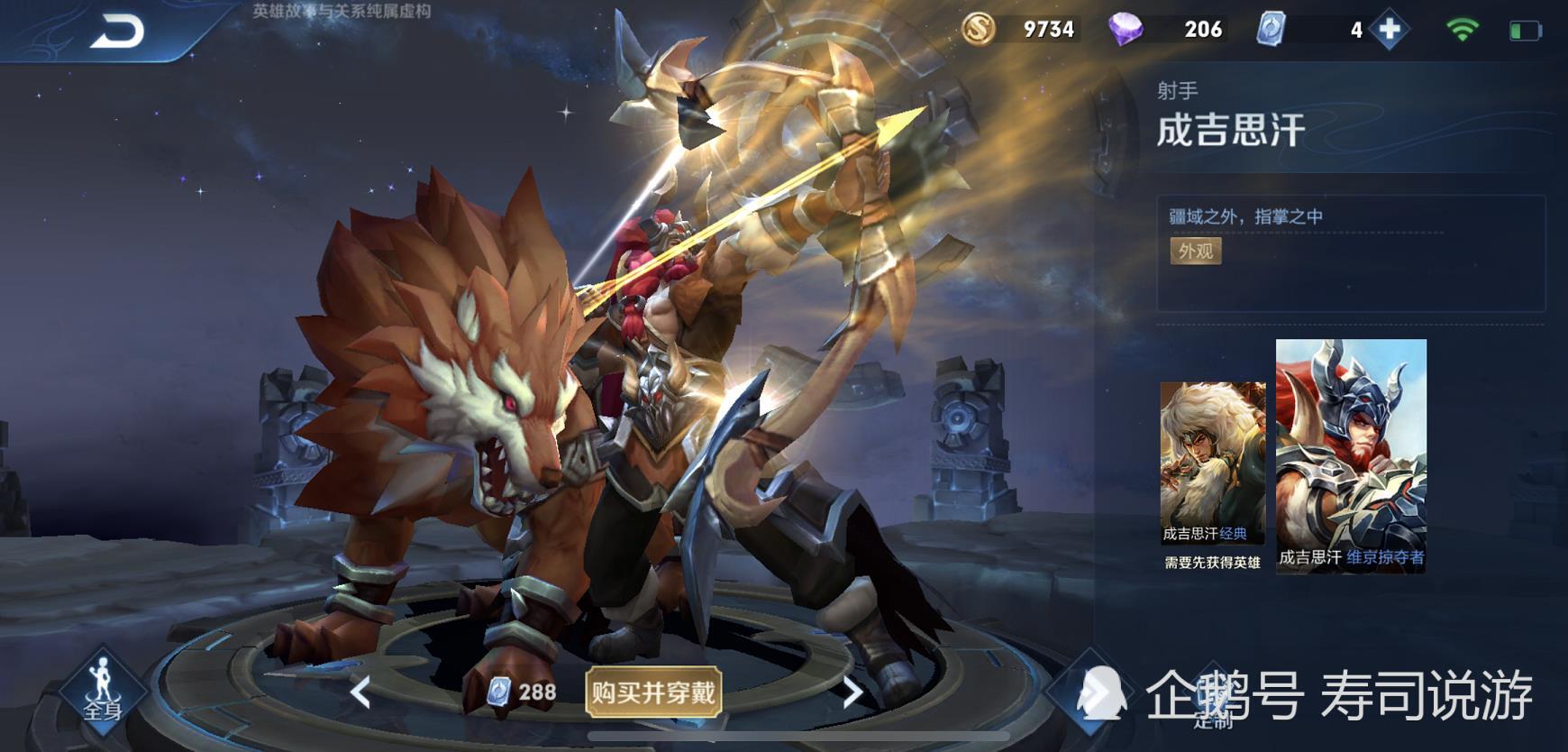
Task: Click the purple diamond currency icon
Action: coord(1125,30)
